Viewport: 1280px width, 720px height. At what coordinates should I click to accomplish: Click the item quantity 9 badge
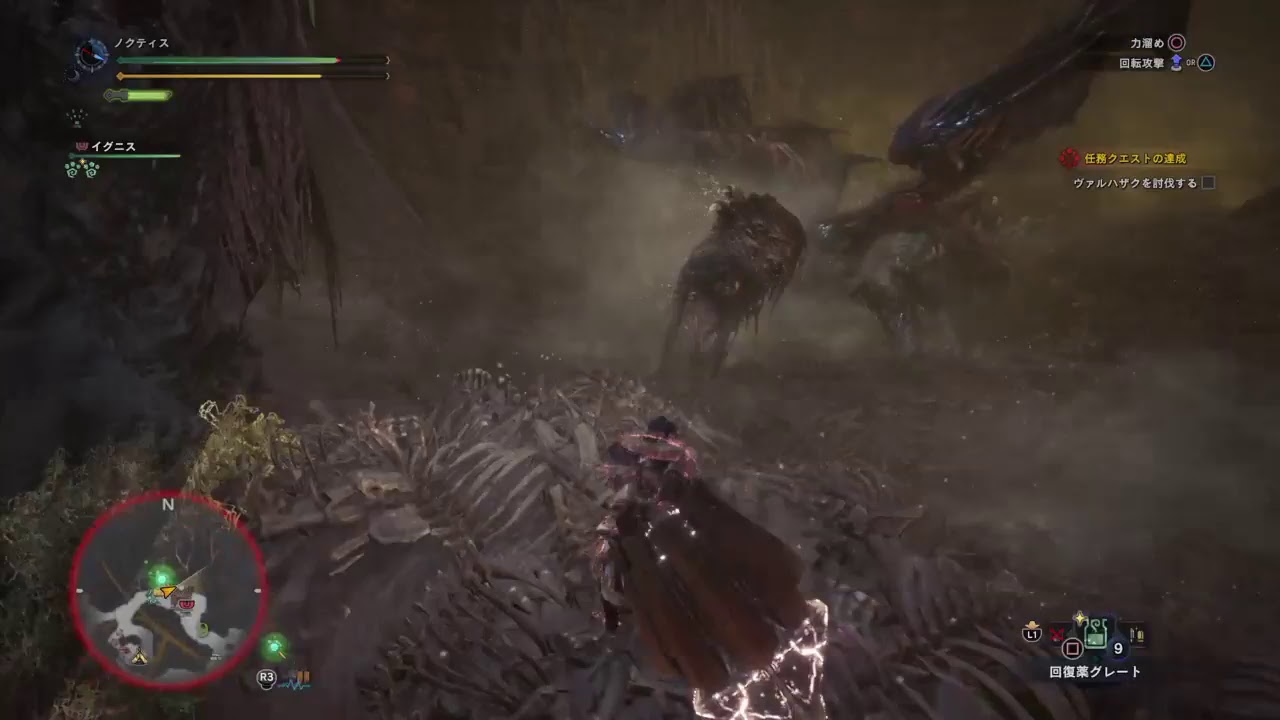click(x=1118, y=647)
